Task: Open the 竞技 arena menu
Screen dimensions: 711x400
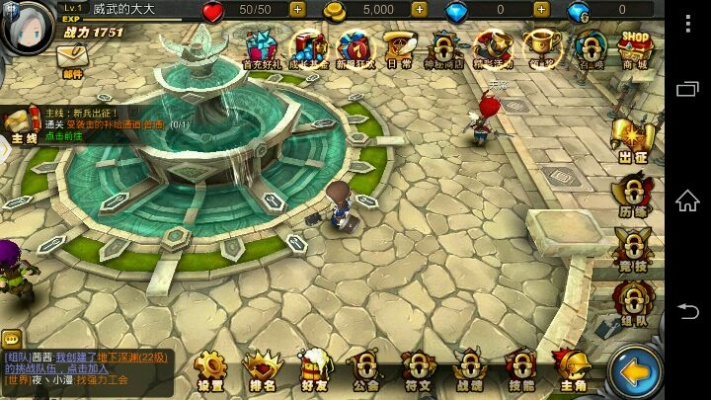Action: 633,246
